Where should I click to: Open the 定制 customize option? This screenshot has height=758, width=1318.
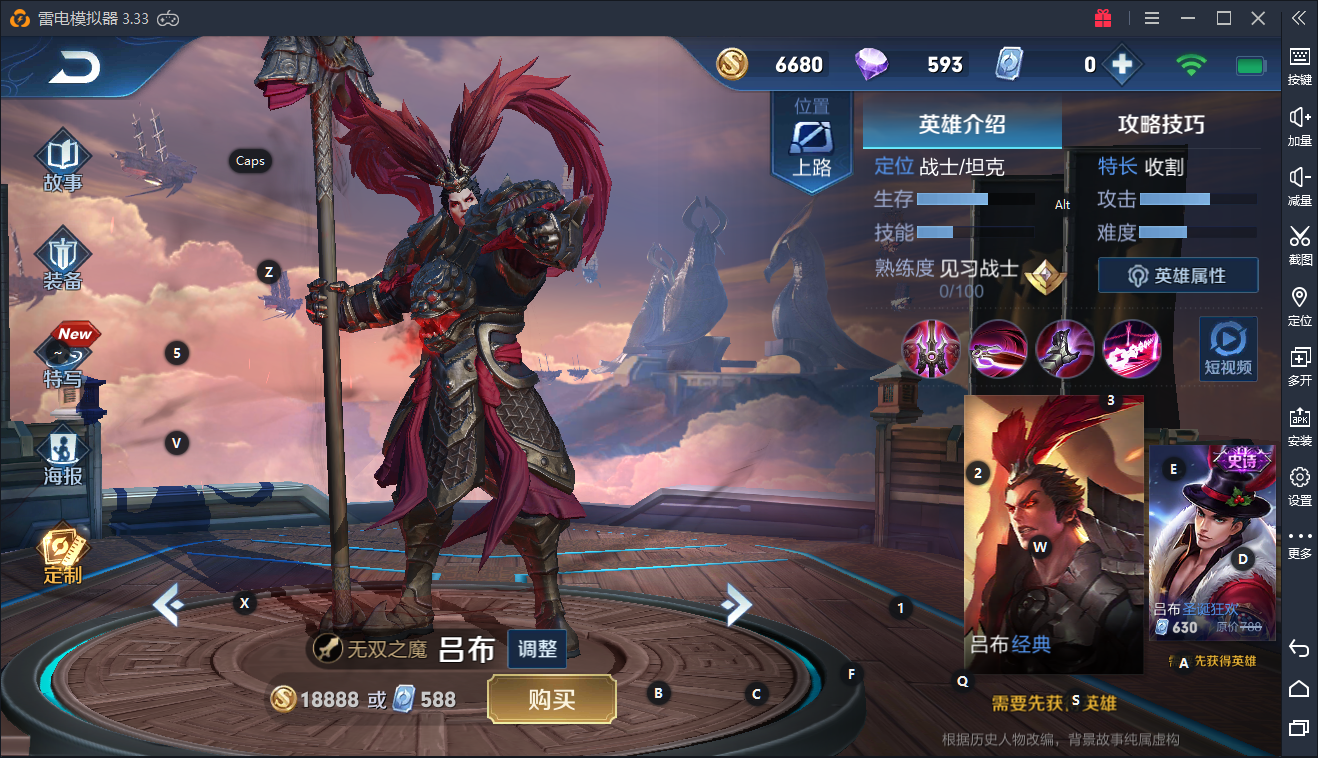click(62, 553)
